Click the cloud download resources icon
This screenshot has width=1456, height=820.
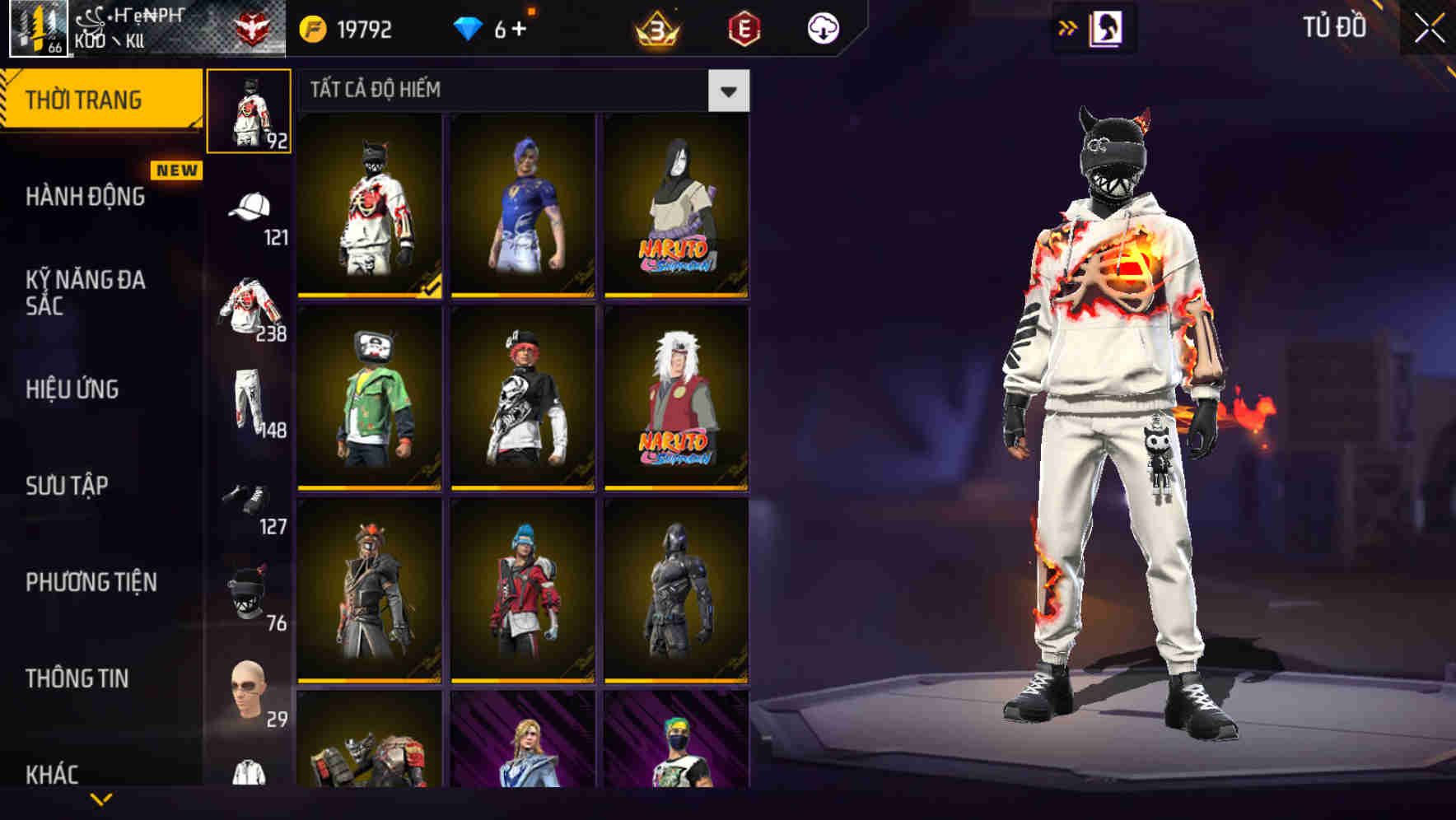(x=825, y=27)
